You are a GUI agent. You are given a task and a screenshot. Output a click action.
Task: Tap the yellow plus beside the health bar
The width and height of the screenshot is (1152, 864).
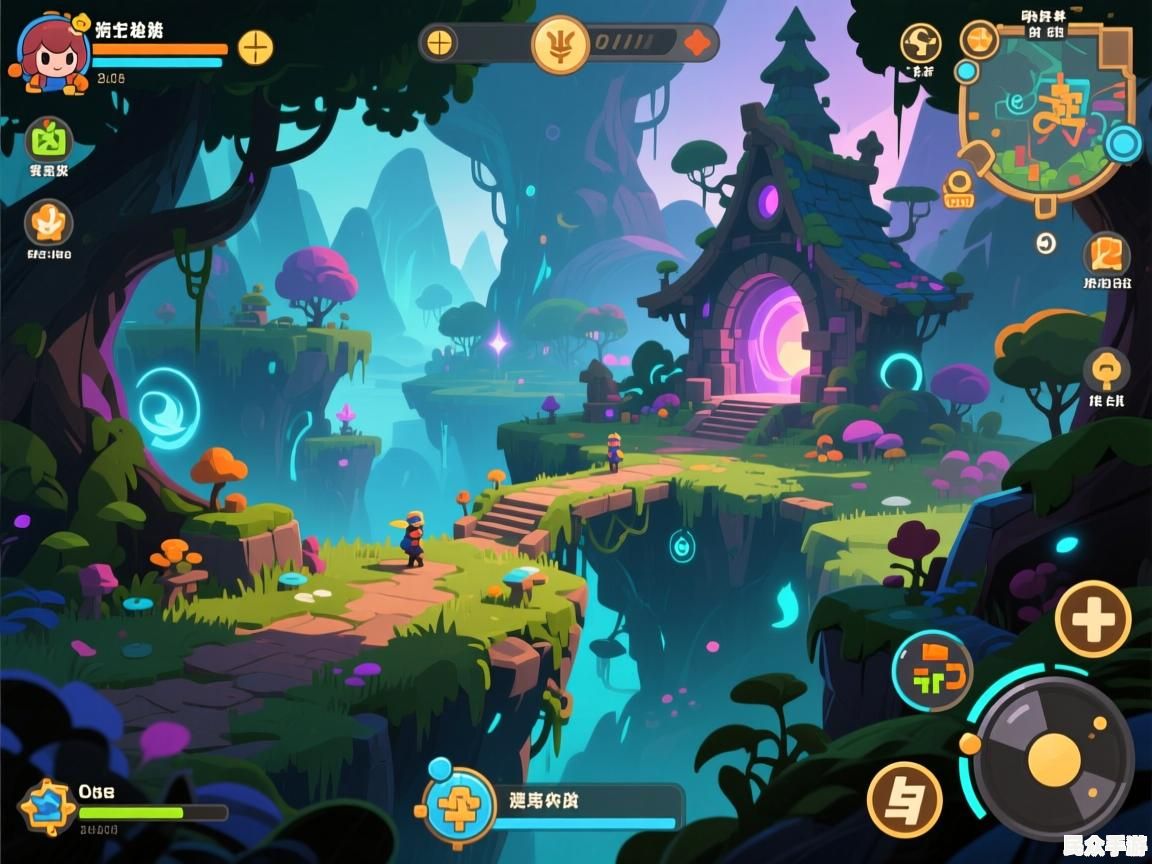255,47
